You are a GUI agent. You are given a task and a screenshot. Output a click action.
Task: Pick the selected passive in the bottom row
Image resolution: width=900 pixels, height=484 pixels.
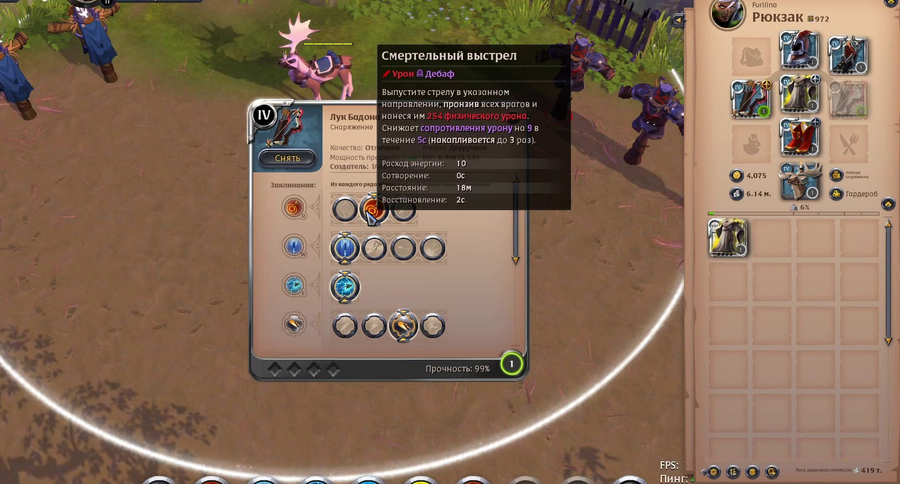click(403, 324)
